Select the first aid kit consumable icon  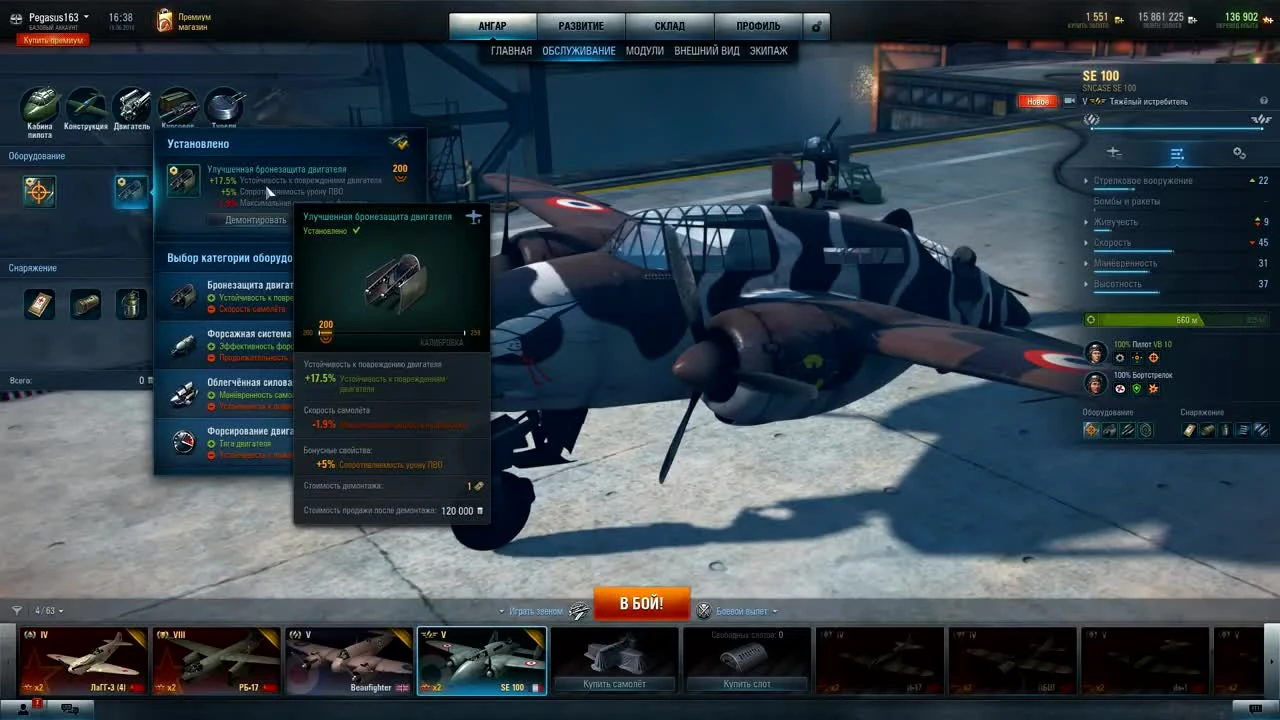click(39, 304)
